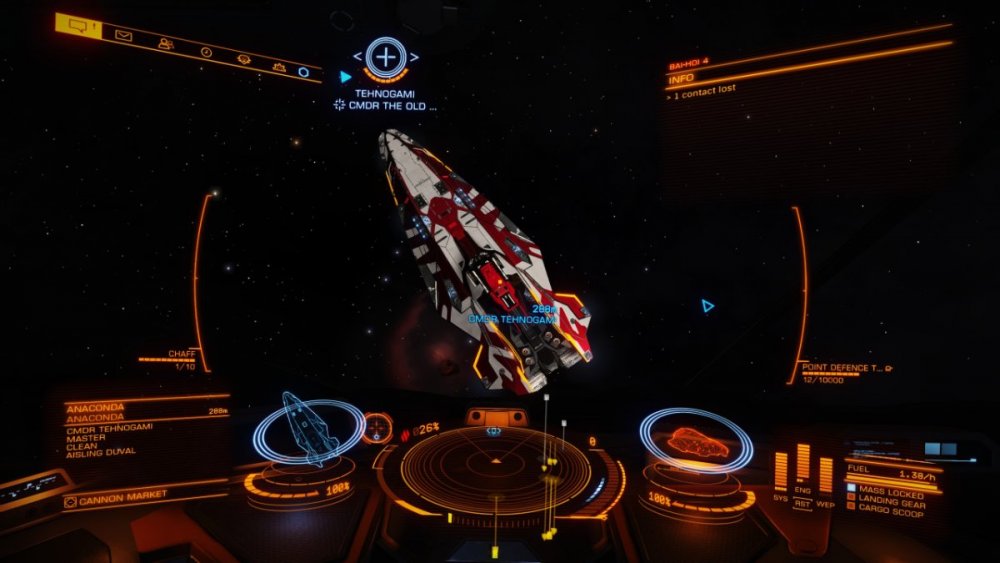This screenshot has width=1000, height=563.
Task: Add power to the WEP column
Action: 825,475
